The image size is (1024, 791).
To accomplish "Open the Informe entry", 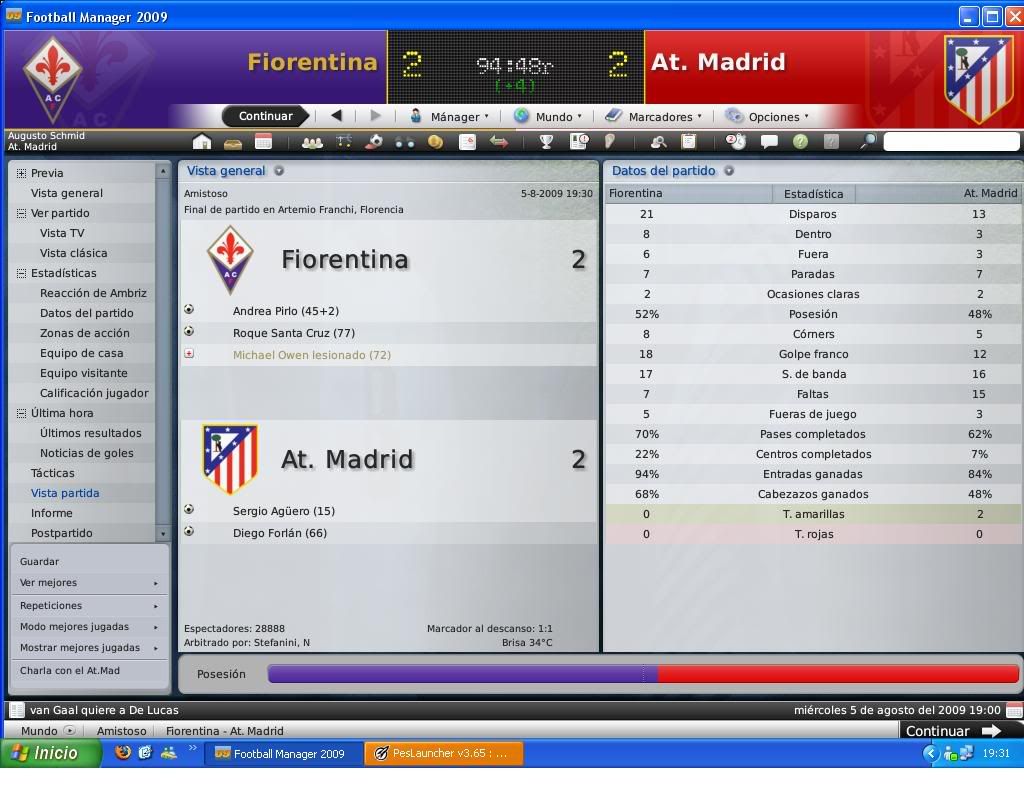I will (x=52, y=513).
